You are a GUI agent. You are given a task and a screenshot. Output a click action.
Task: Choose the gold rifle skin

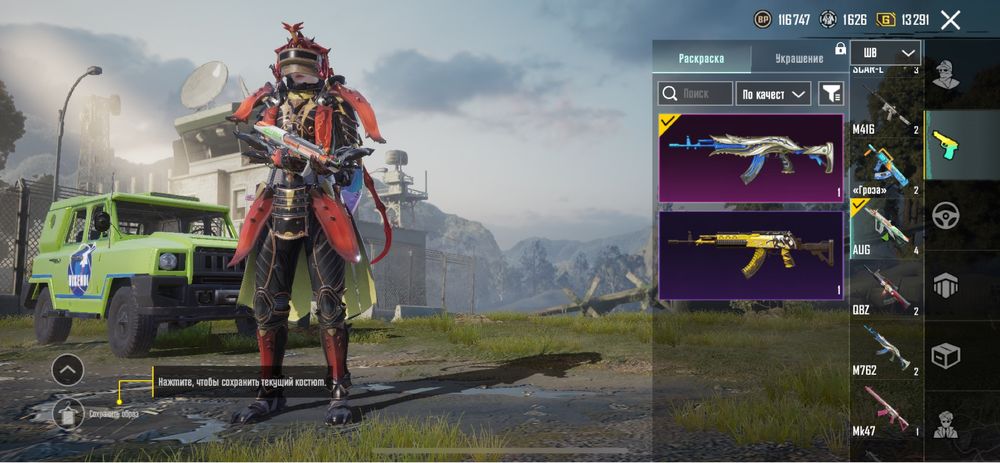coord(750,254)
